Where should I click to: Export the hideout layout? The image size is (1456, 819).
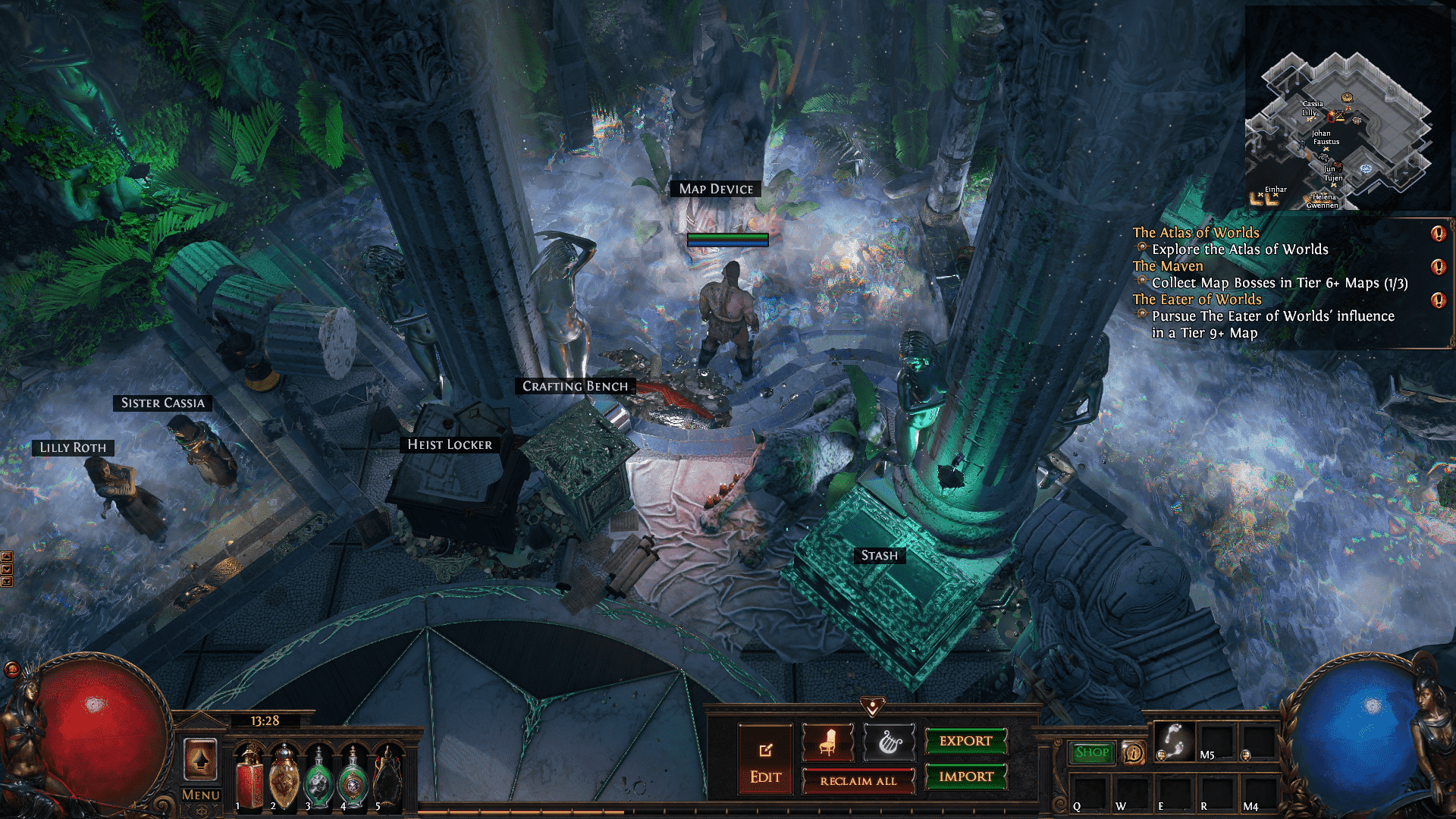coord(965,741)
